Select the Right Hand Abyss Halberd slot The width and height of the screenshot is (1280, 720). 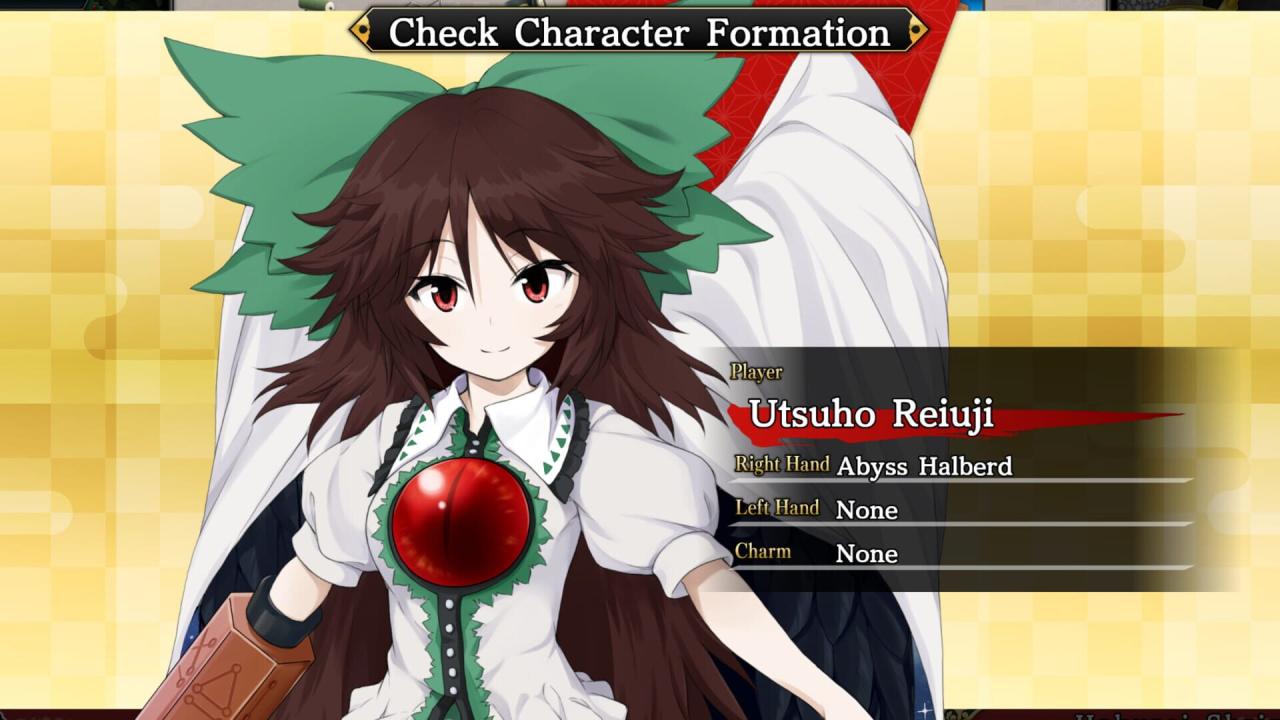924,466
